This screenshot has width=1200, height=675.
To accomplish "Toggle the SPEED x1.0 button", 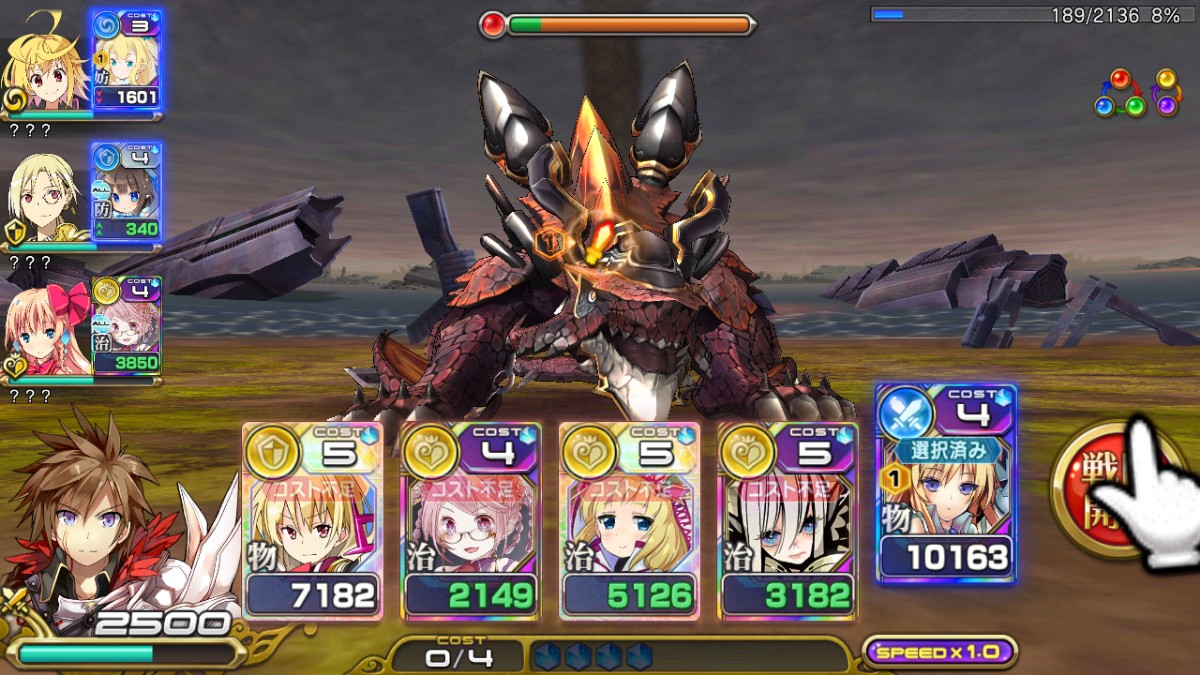I will 939,652.
